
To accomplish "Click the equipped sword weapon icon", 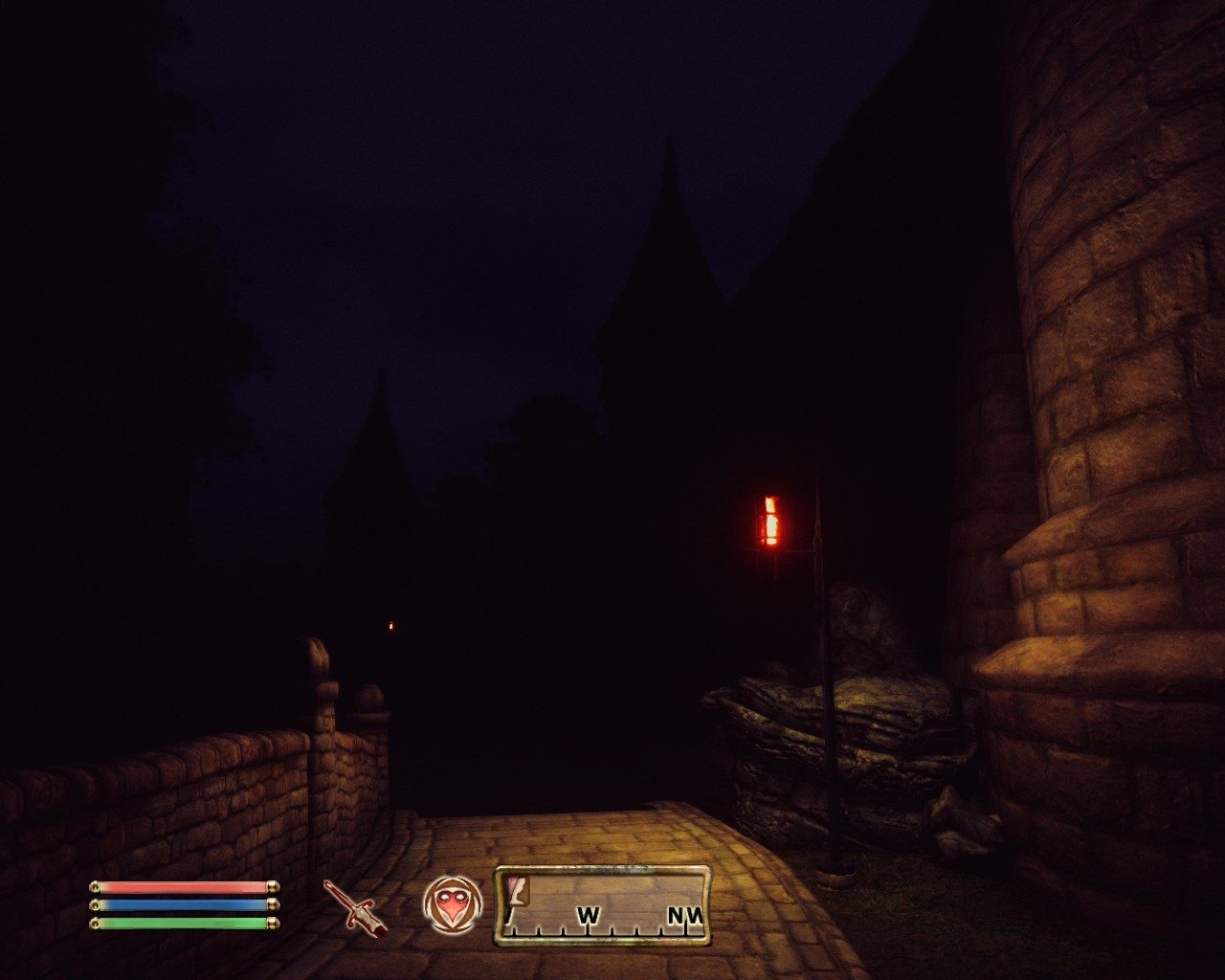I will coord(355,907).
